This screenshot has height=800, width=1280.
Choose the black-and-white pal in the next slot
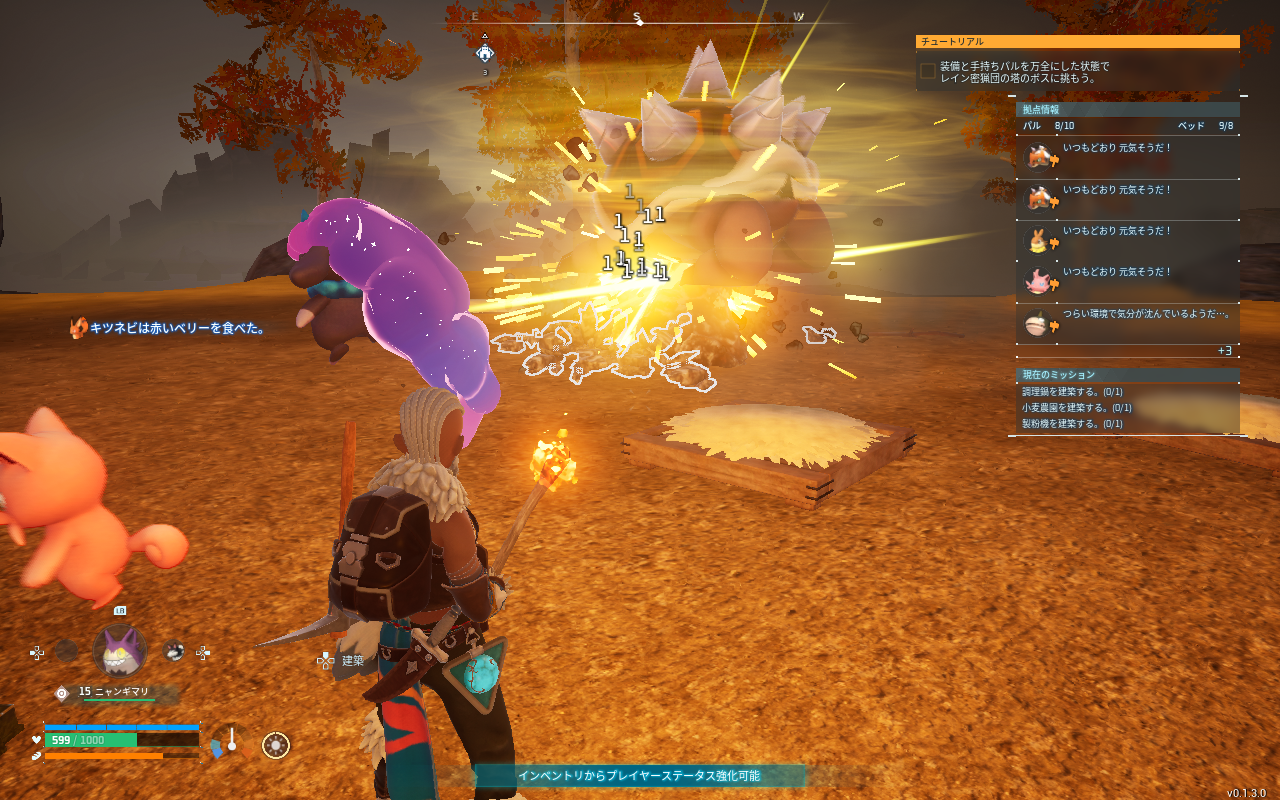[174, 651]
